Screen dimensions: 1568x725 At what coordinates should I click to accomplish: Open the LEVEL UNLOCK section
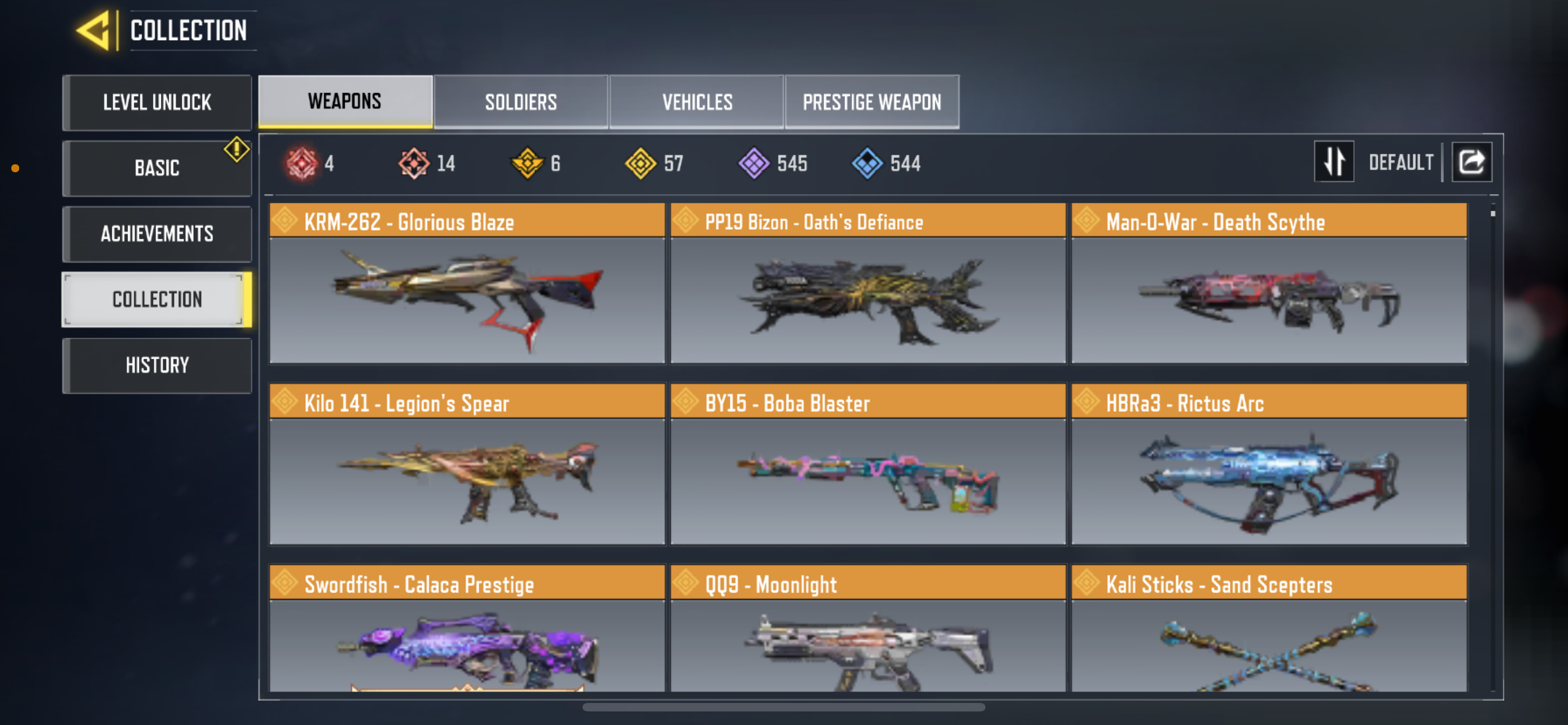pyautogui.click(x=157, y=102)
